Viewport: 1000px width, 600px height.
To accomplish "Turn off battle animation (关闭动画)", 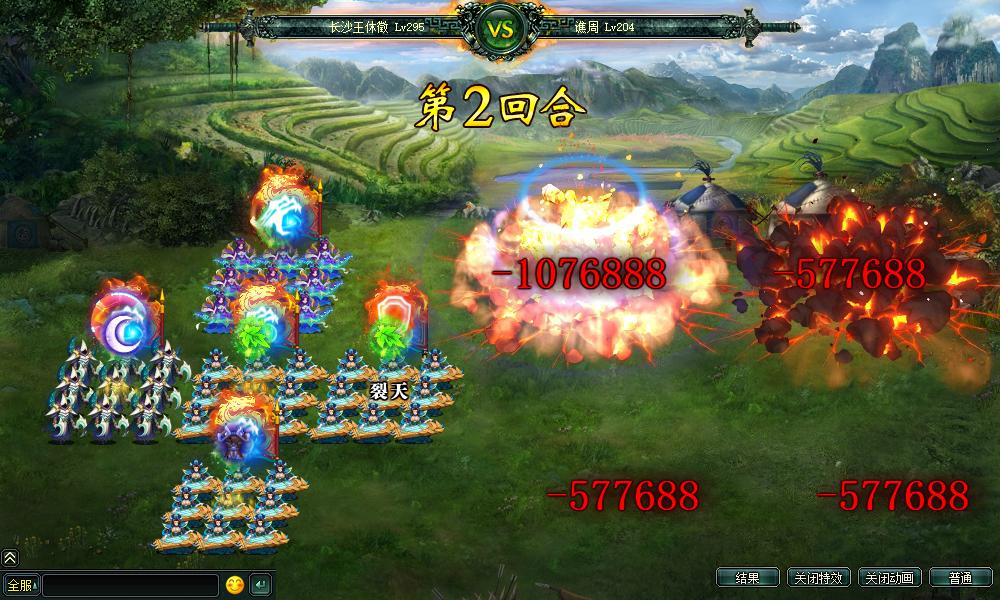I will click(x=889, y=578).
